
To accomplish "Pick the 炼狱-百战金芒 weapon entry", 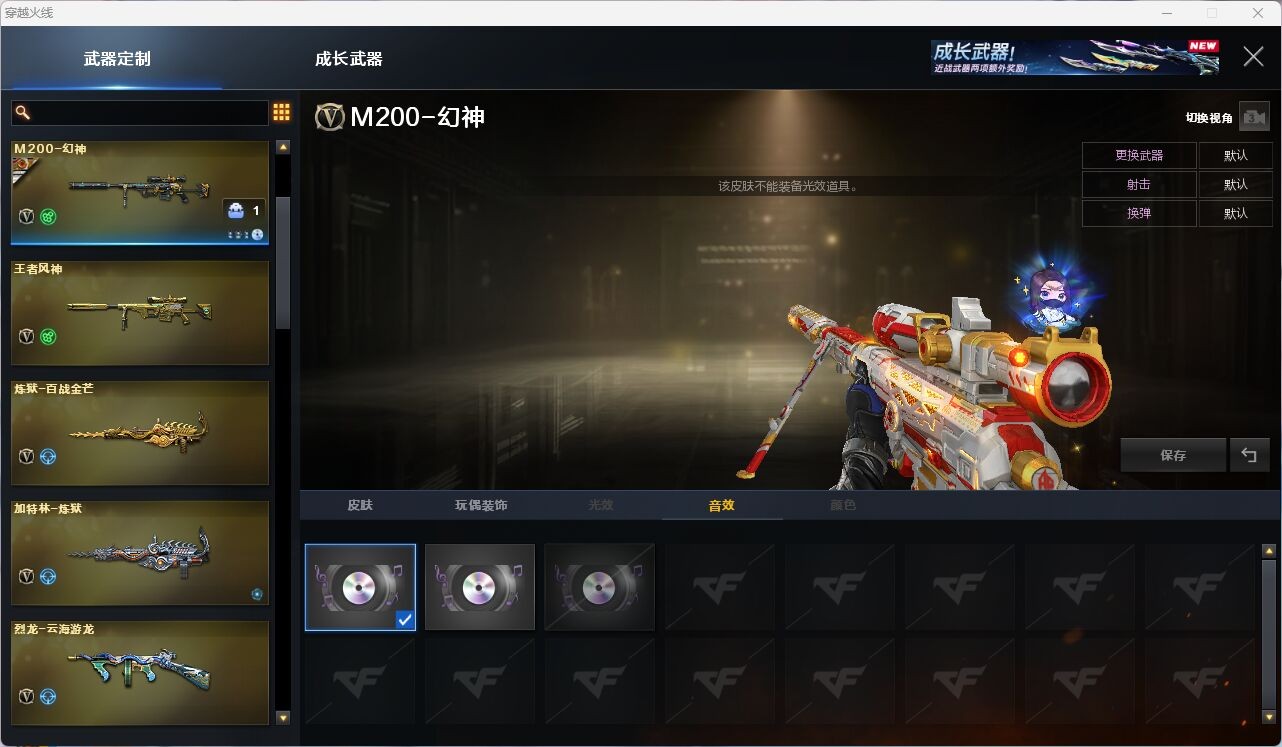I will tap(140, 433).
